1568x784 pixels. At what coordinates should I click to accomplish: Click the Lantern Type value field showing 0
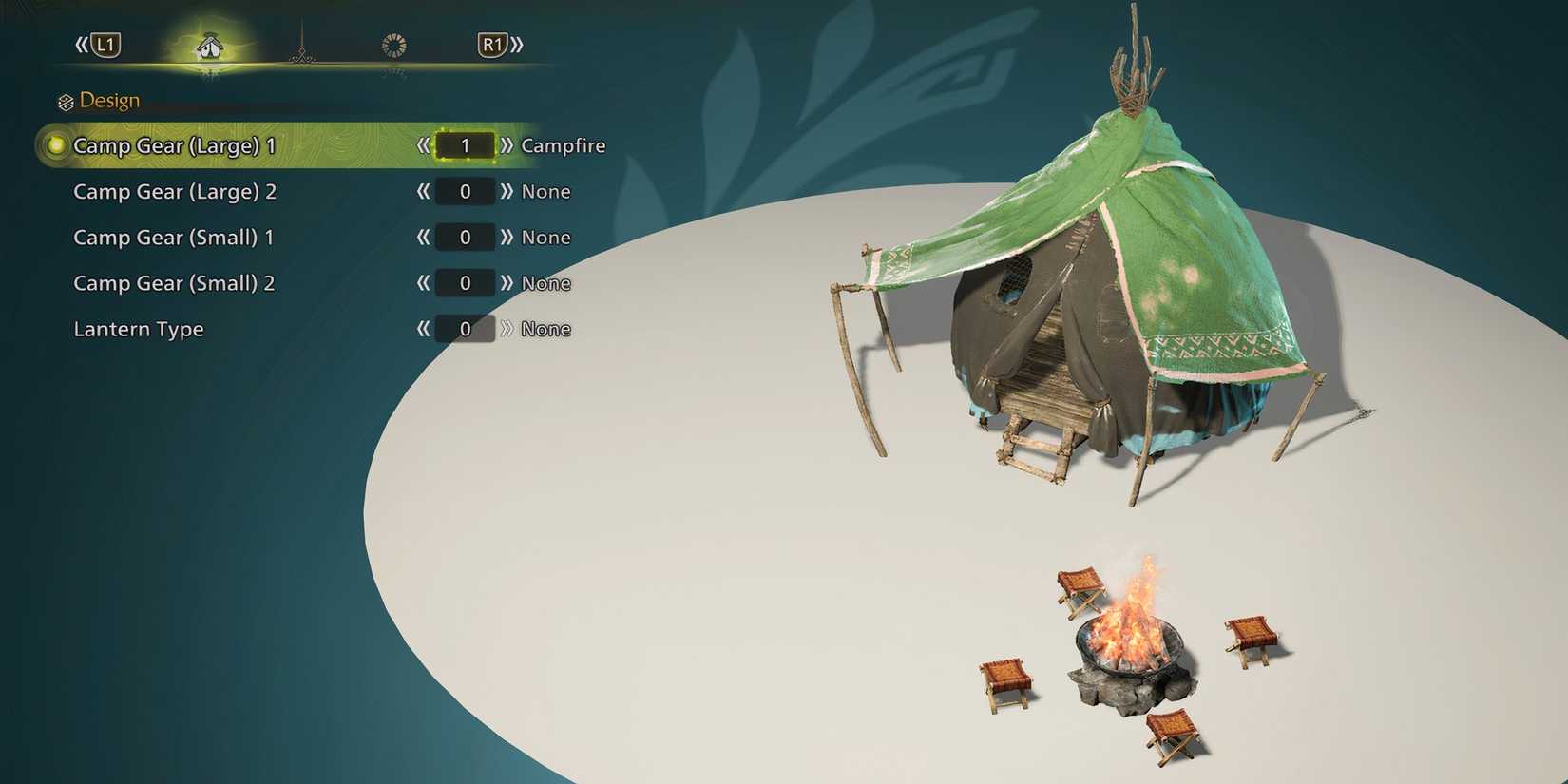pos(465,328)
